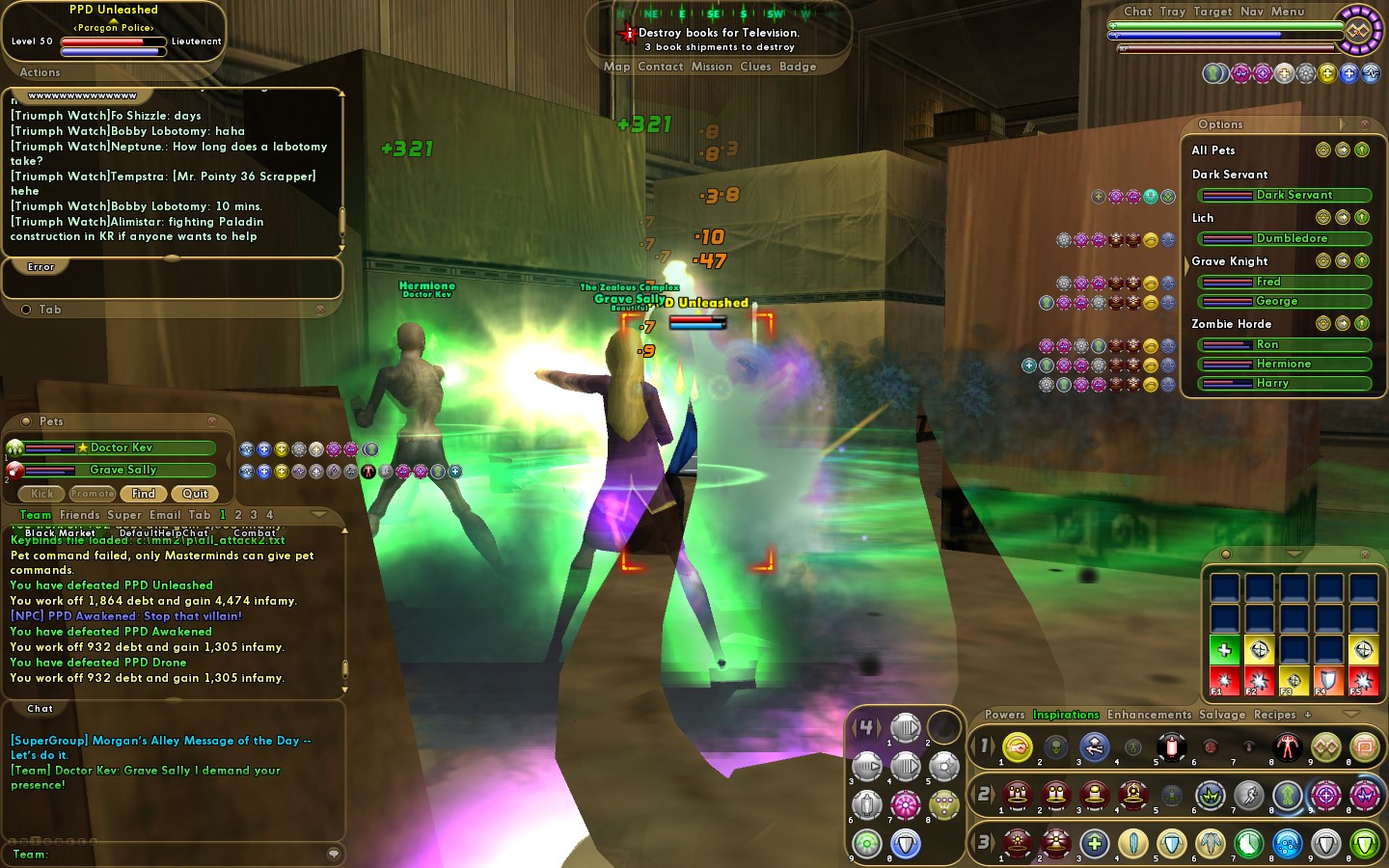
Task: Quit the team with Quit button
Action: click(195, 494)
